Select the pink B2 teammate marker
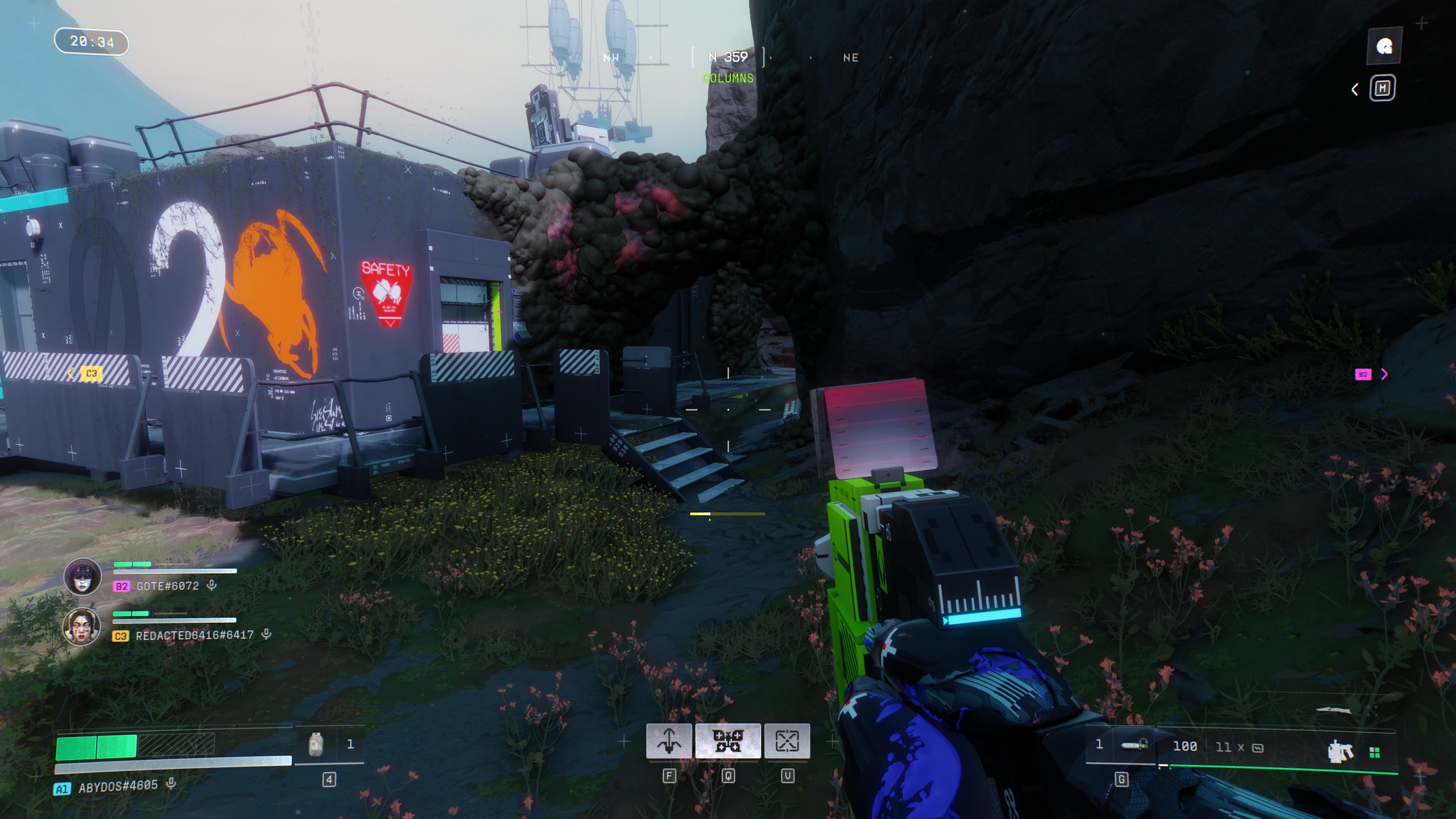 (x=1363, y=374)
